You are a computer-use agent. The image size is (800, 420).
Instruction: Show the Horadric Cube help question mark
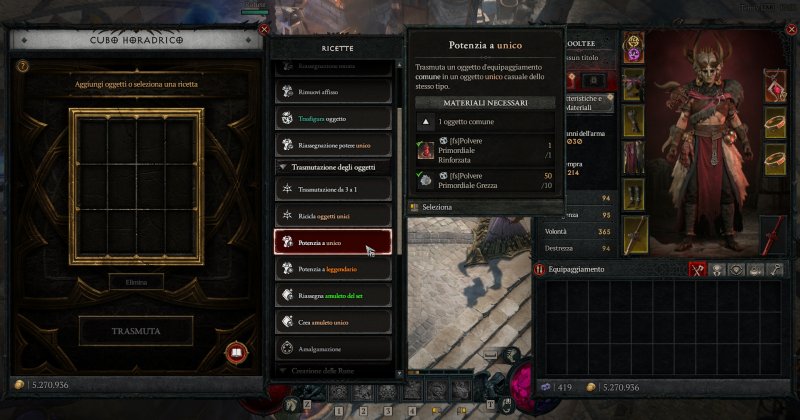click(22, 66)
